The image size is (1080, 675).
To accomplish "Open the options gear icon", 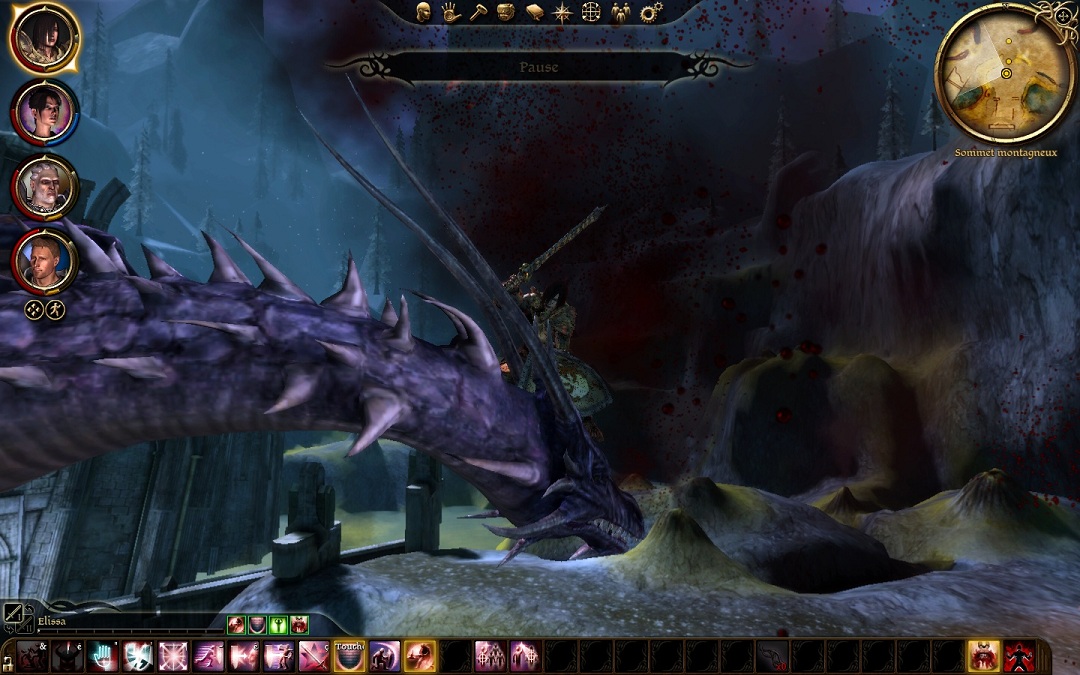I will tap(651, 12).
